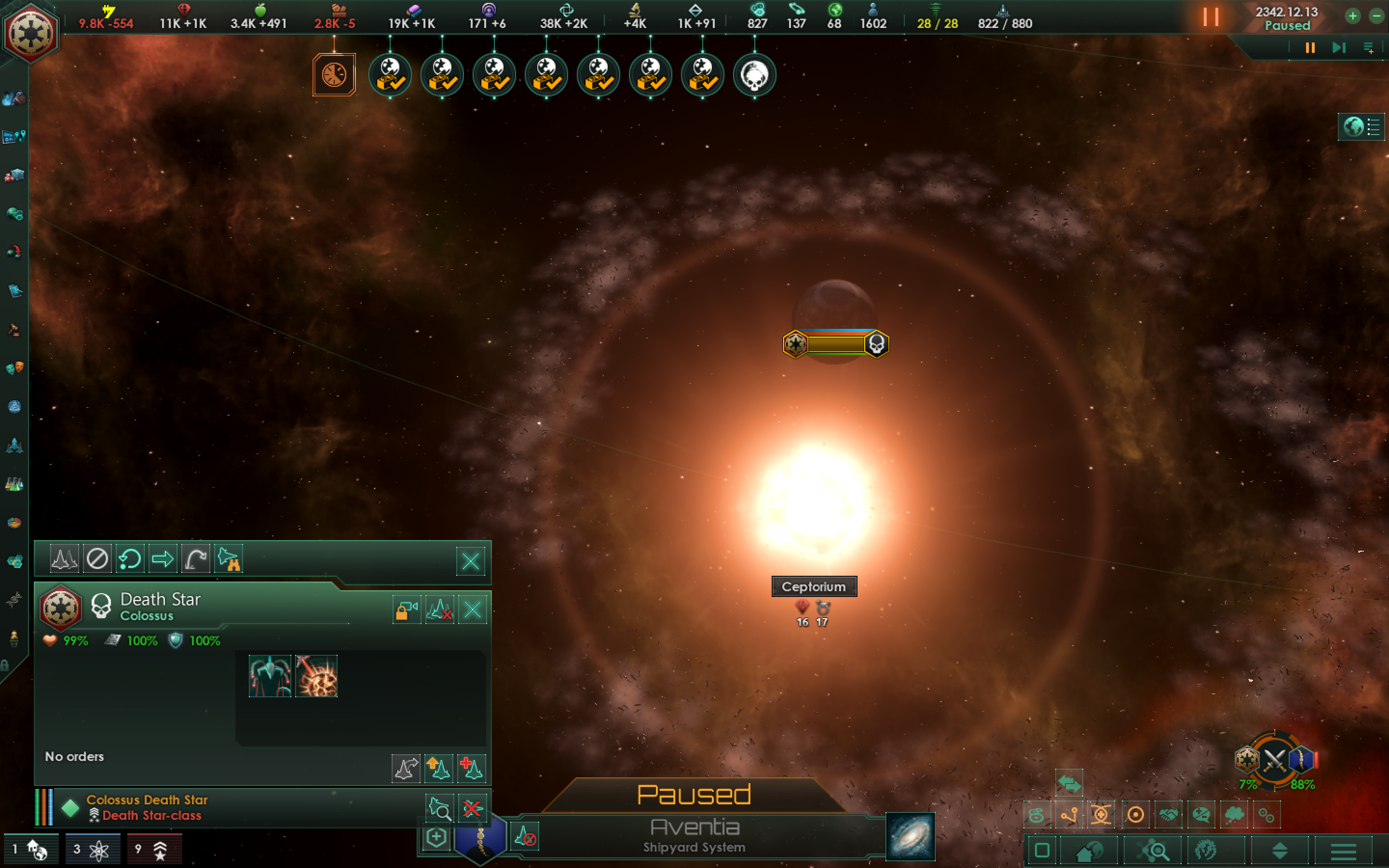Select the Ceptorium planet label
Image resolution: width=1389 pixels, height=868 pixels.
(x=814, y=586)
